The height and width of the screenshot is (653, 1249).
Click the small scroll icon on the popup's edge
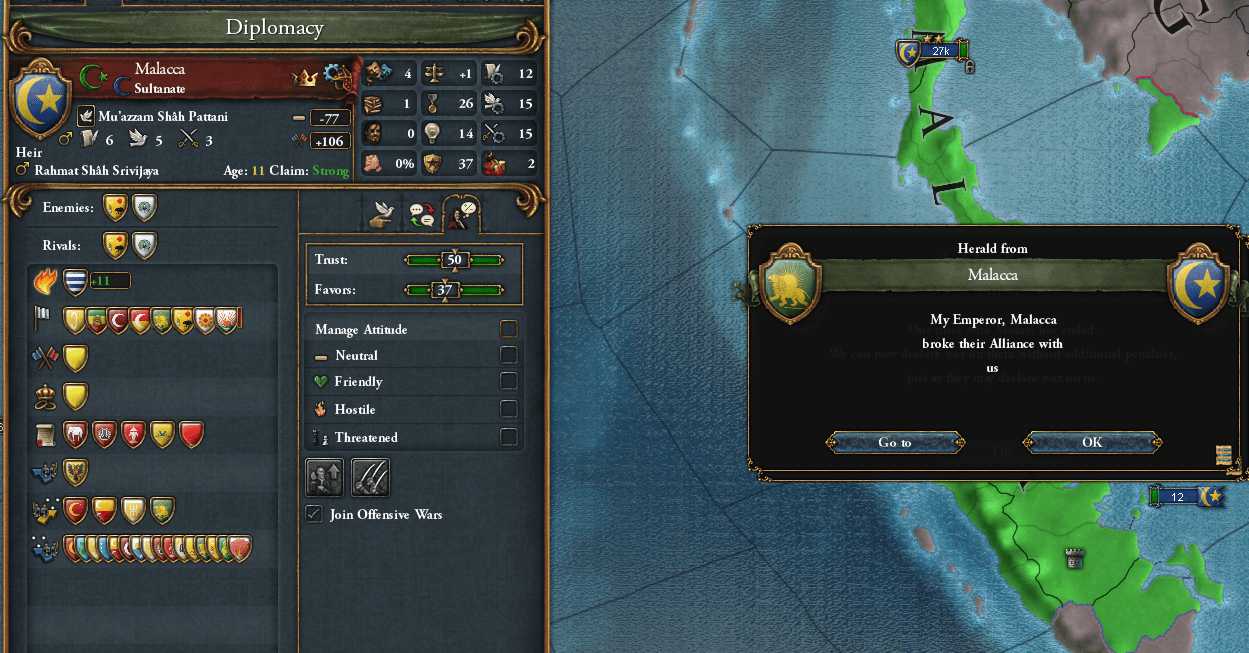[x=1223, y=455]
